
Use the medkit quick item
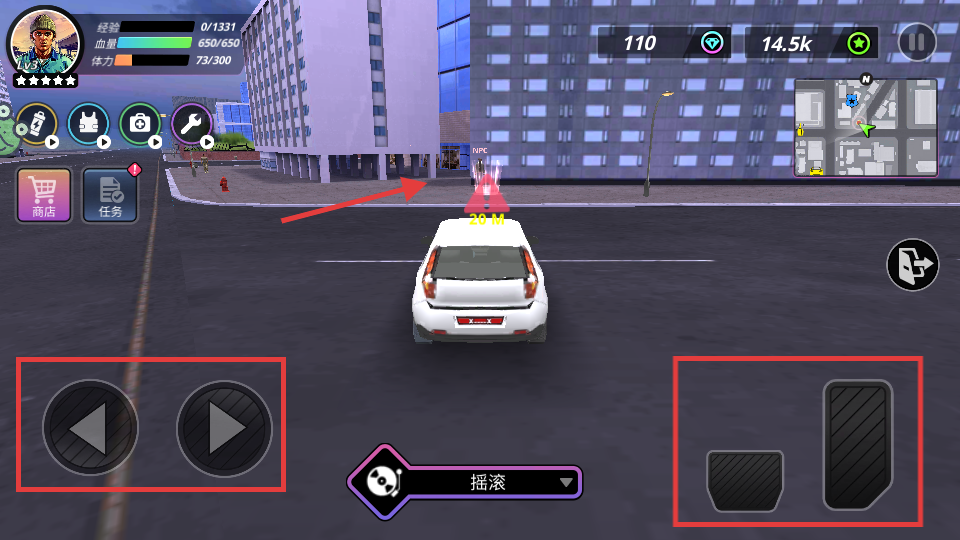(140, 124)
